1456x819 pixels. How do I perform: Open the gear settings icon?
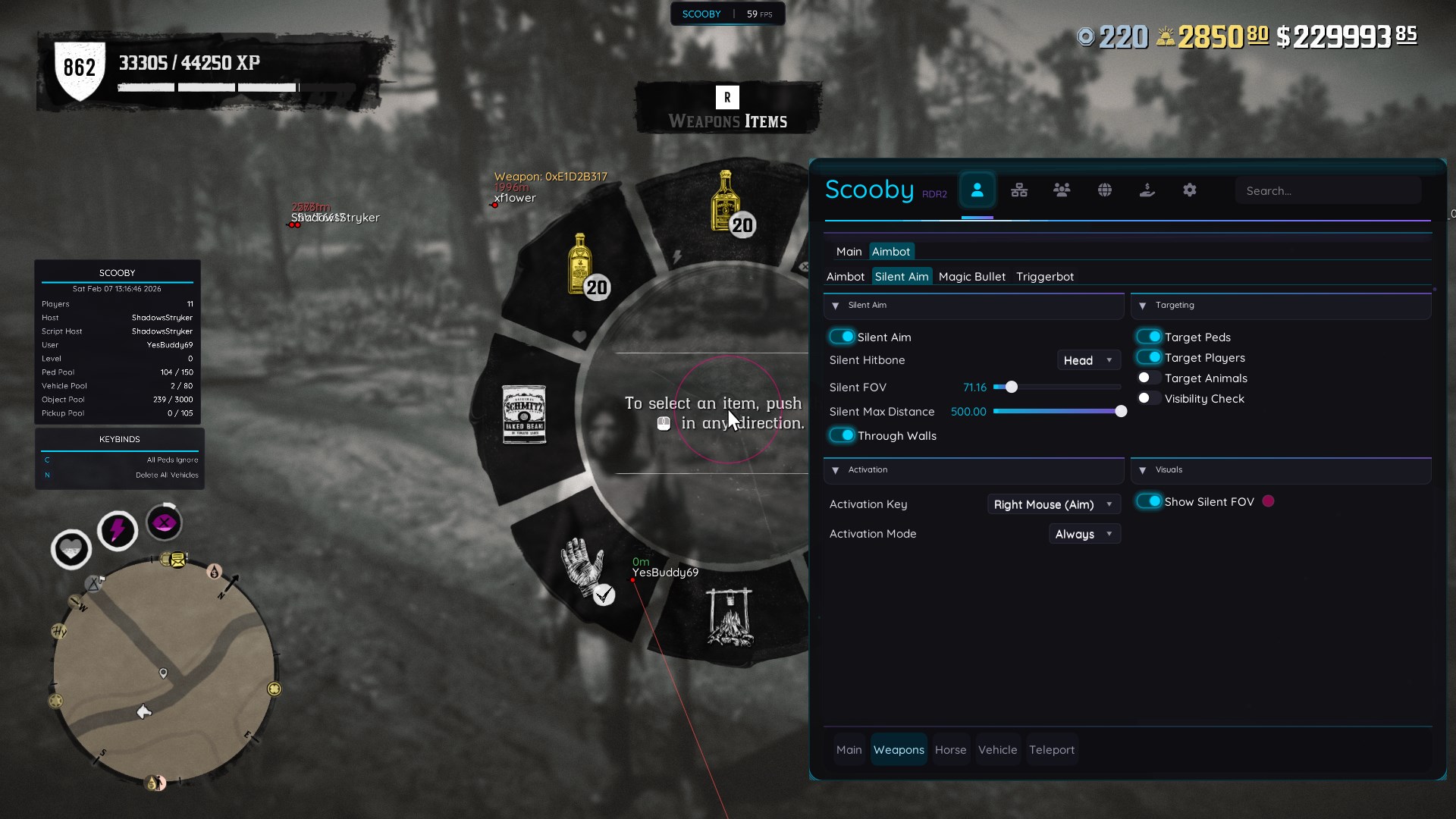(1189, 190)
